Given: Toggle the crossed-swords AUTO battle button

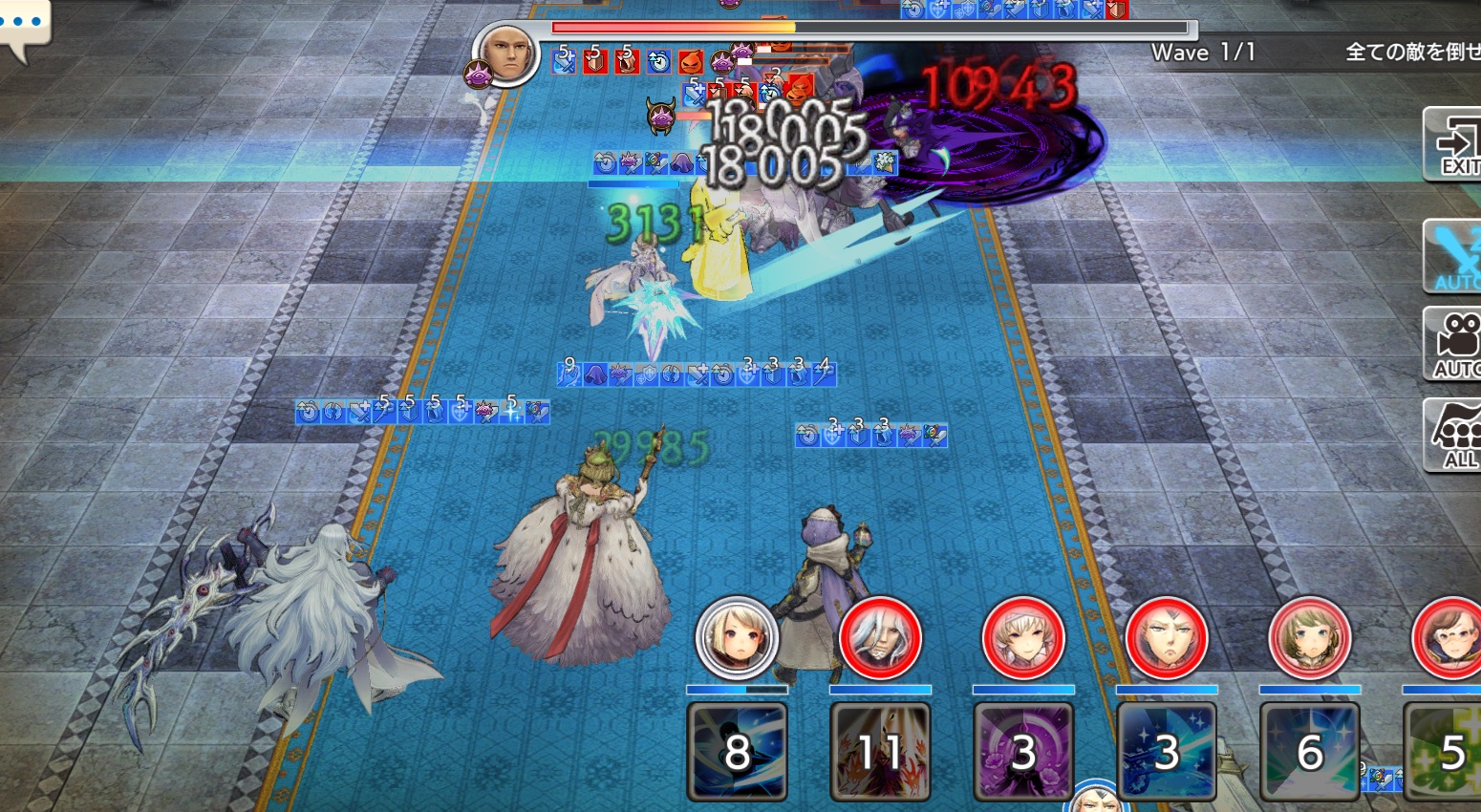Looking at the screenshot, I should pos(1453,256).
